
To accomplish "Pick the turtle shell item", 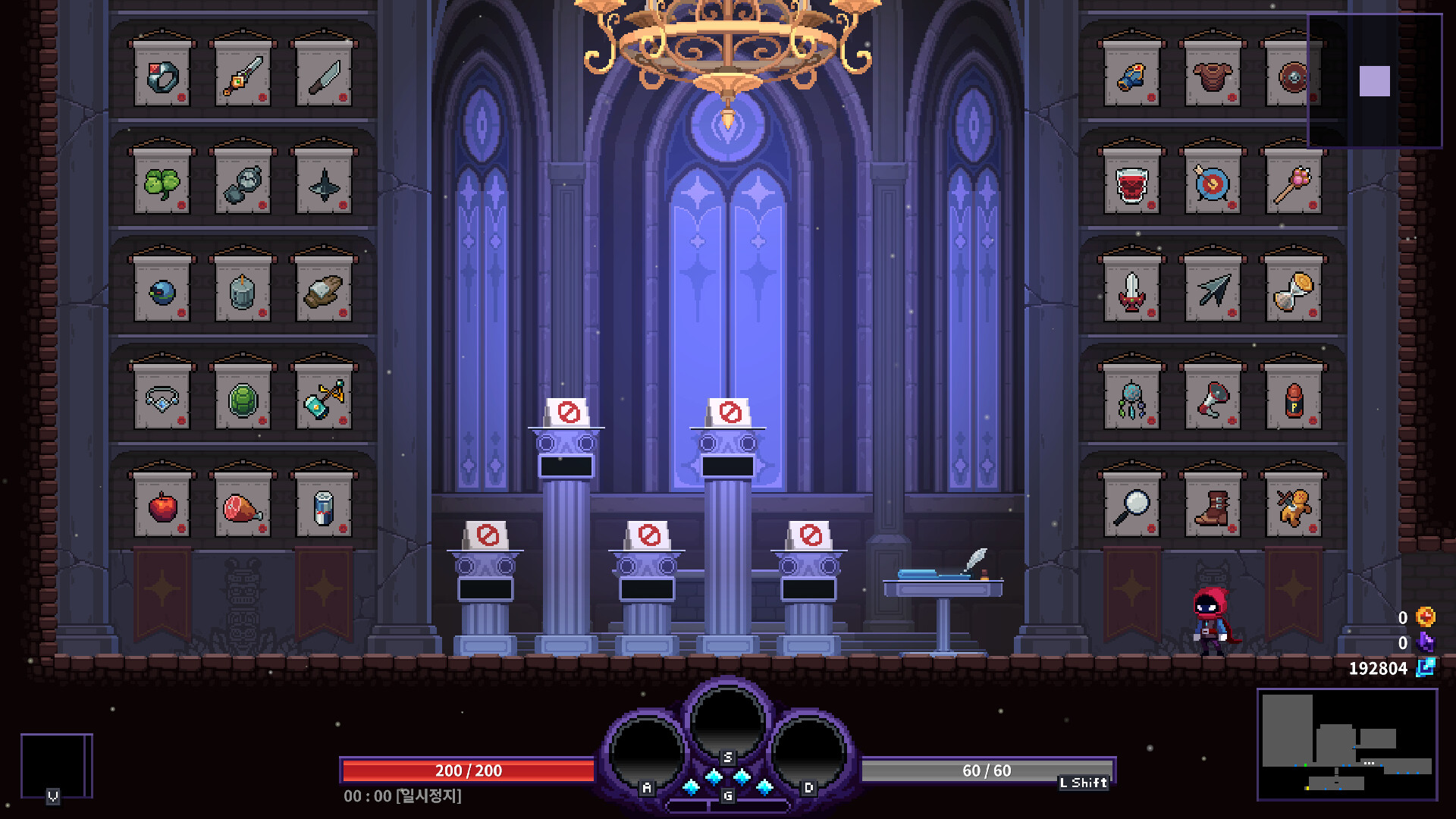I will 243,398.
